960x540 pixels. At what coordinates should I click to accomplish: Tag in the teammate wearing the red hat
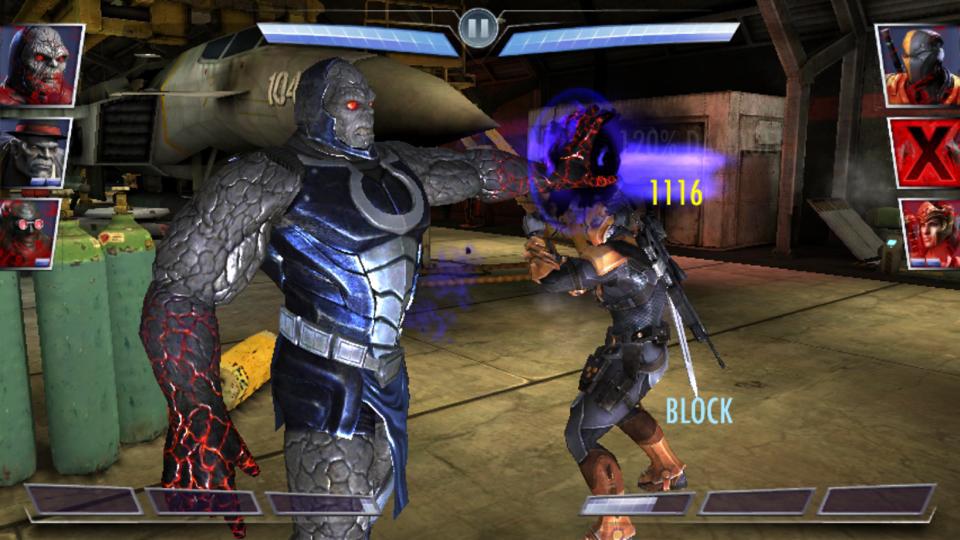(x=35, y=151)
